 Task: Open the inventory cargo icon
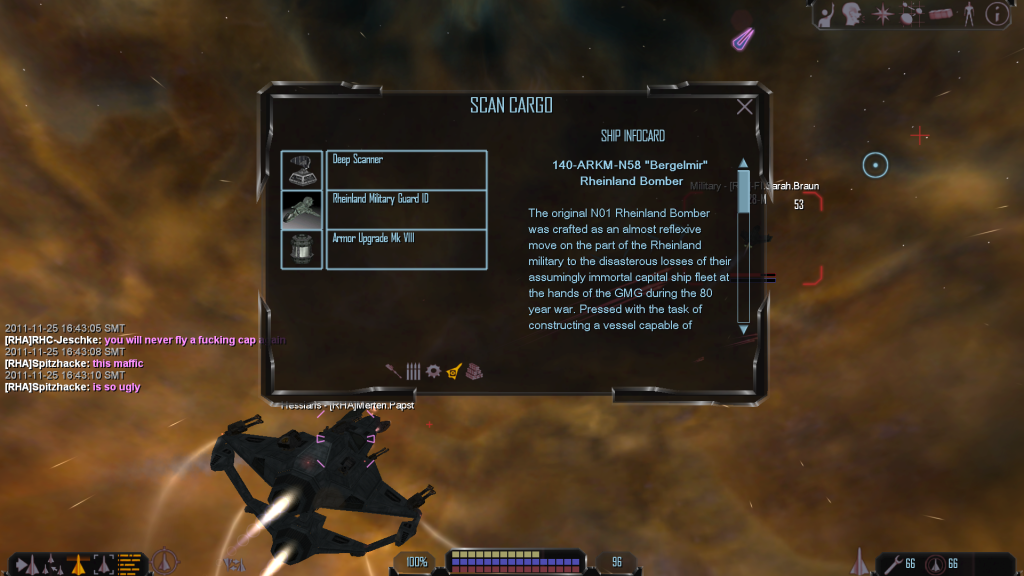(x=940, y=14)
